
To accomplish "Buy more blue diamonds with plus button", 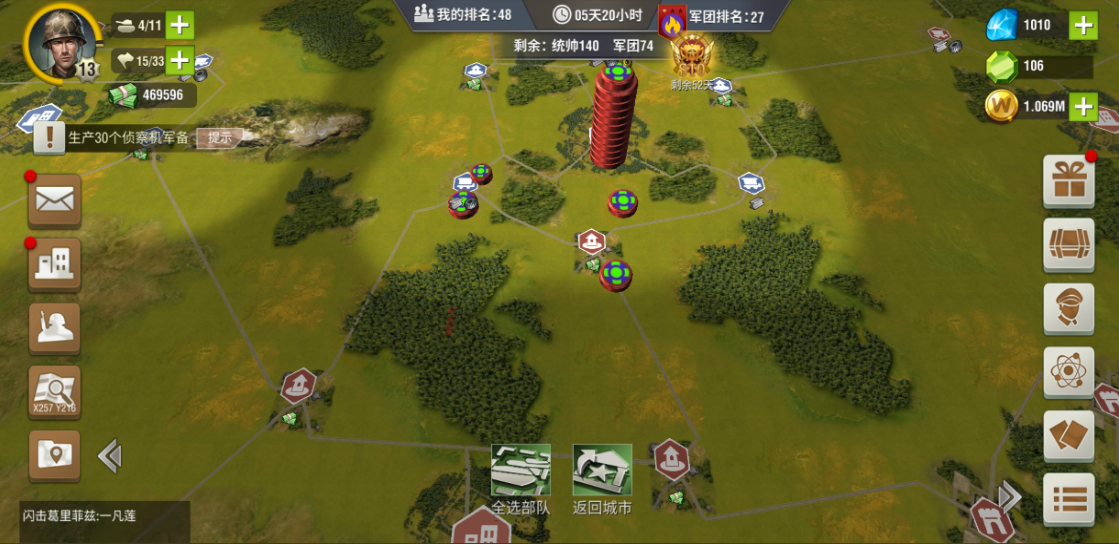I will [1083, 26].
